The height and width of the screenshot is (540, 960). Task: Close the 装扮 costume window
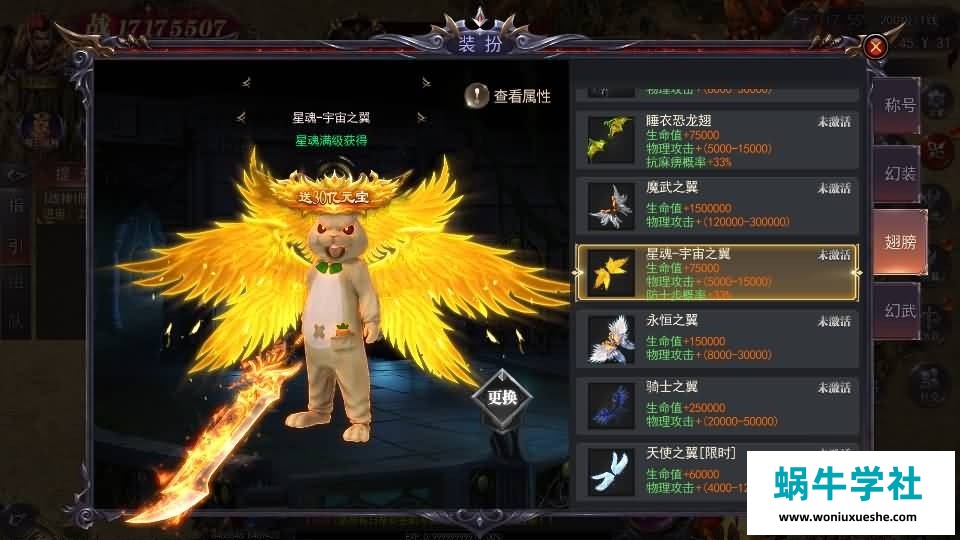876,46
